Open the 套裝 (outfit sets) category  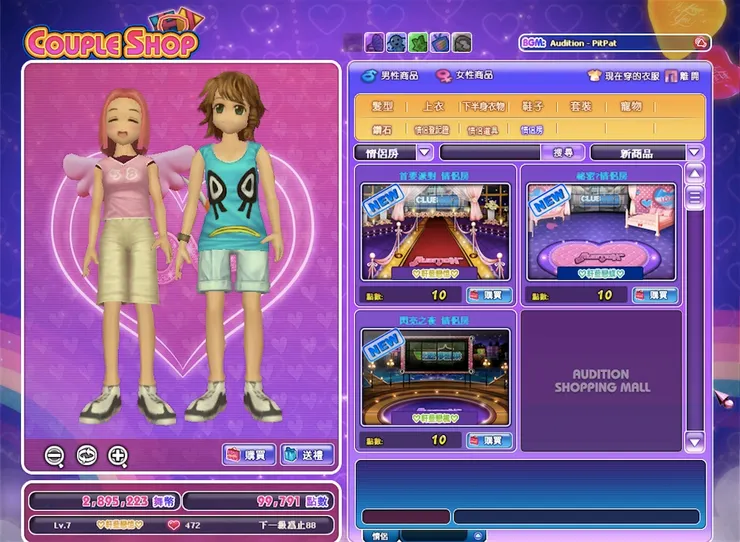[x=580, y=105]
